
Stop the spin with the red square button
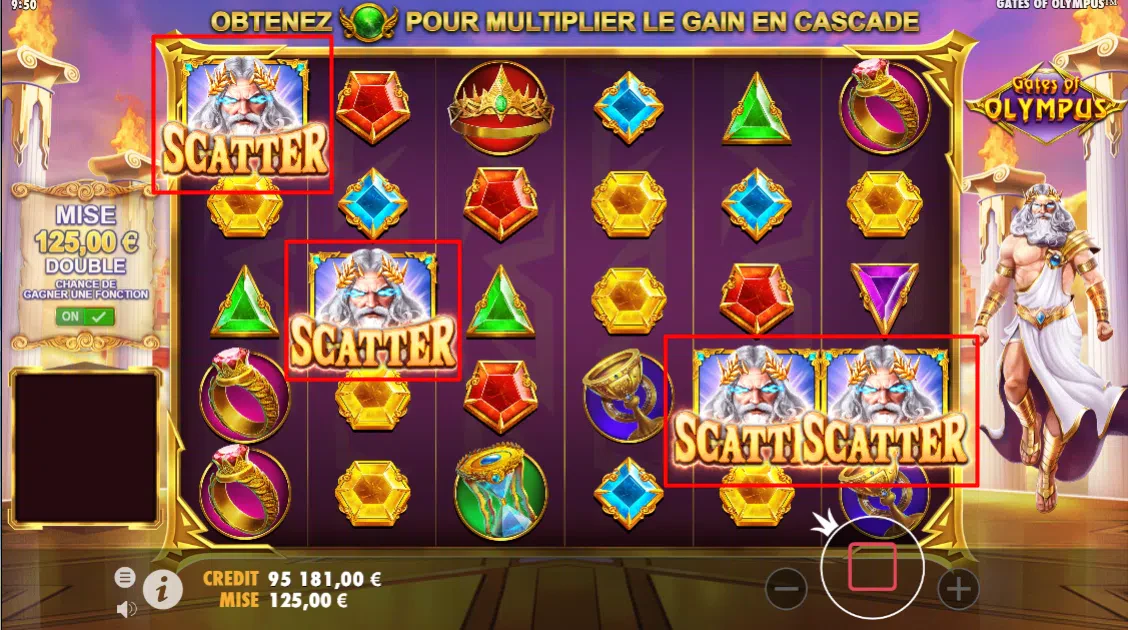pyautogui.click(x=871, y=567)
